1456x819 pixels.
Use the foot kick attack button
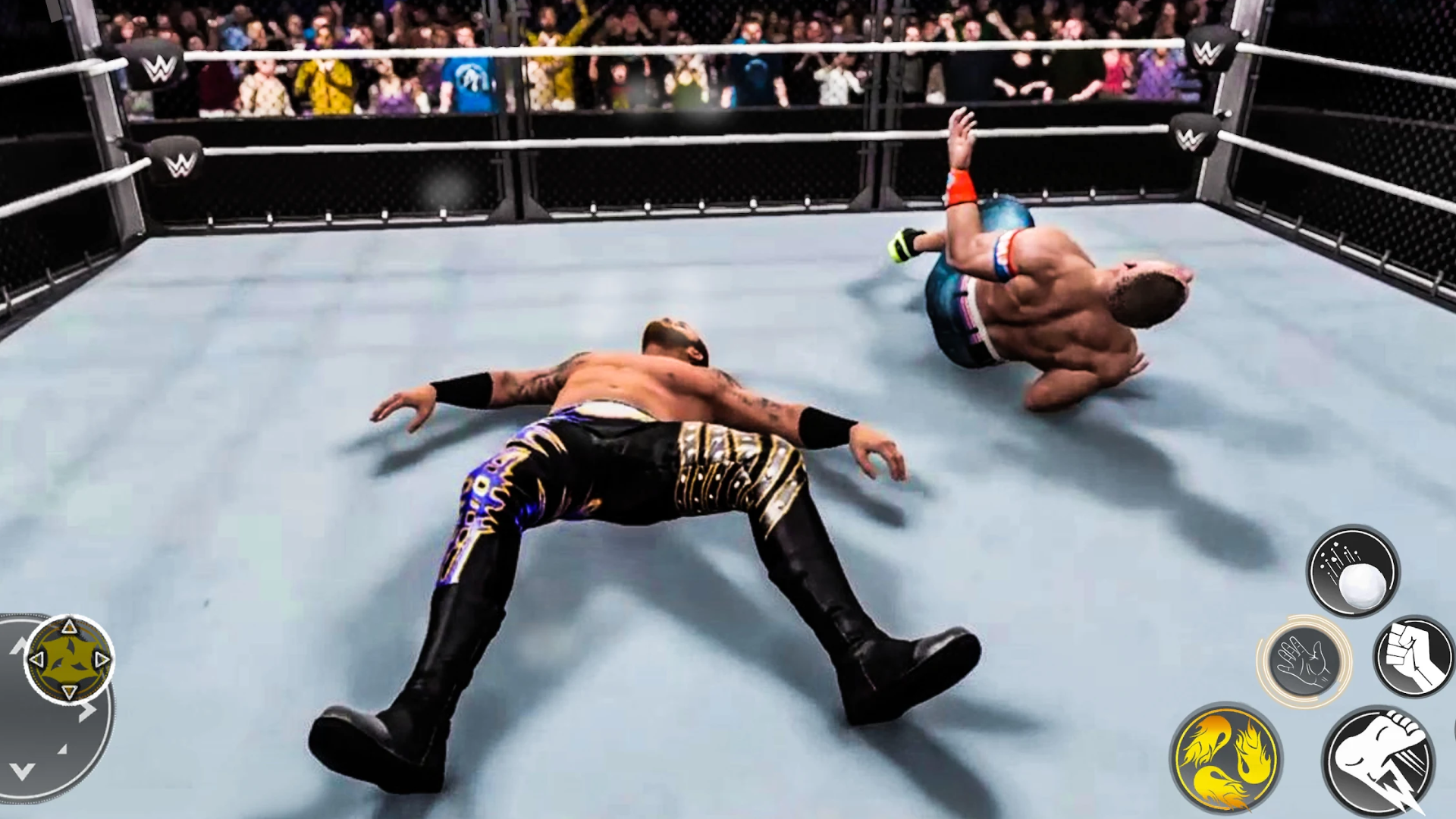(x=1380, y=761)
